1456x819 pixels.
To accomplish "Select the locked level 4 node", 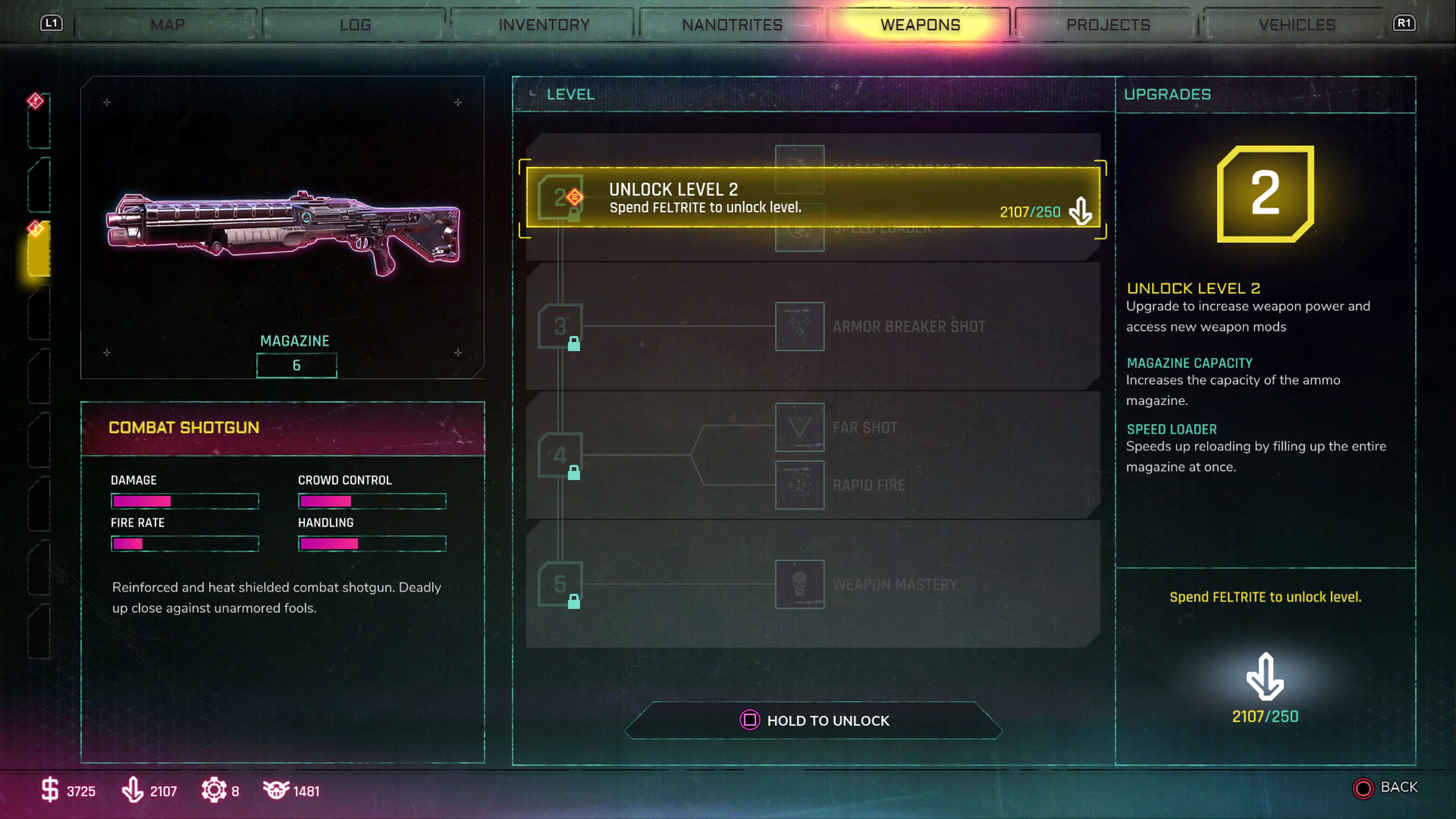I will [x=560, y=455].
